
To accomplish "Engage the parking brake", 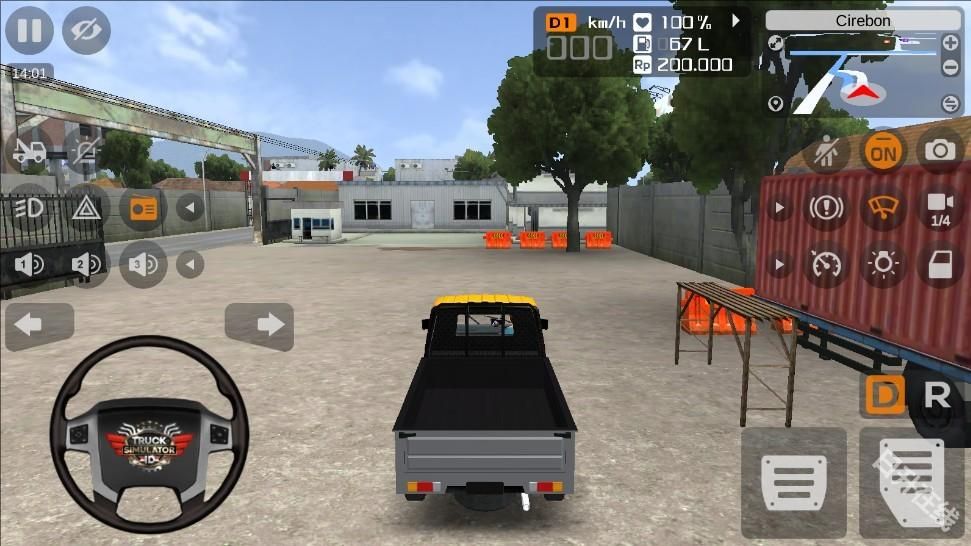I will tap(827, 208).
